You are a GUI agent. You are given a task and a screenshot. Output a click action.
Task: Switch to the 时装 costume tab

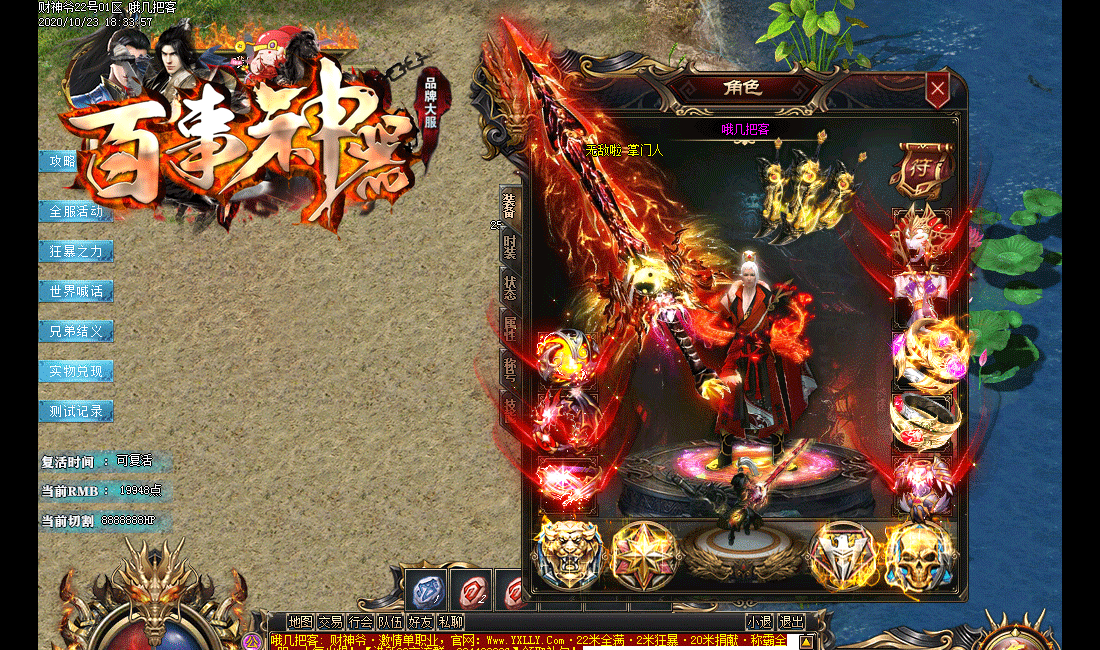click(510, 246)
